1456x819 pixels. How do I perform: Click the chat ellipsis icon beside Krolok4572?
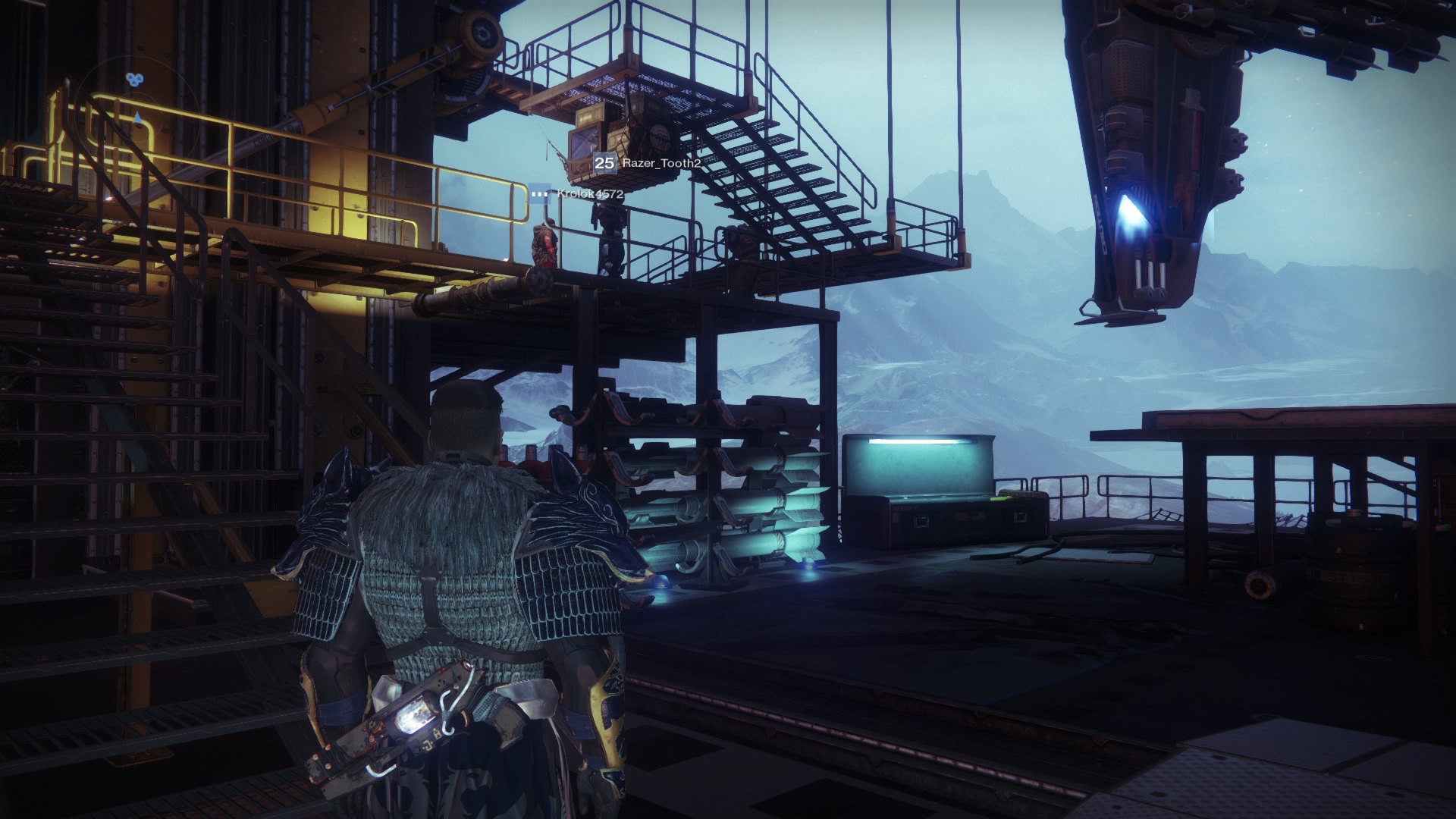click(x=539, y=194)
